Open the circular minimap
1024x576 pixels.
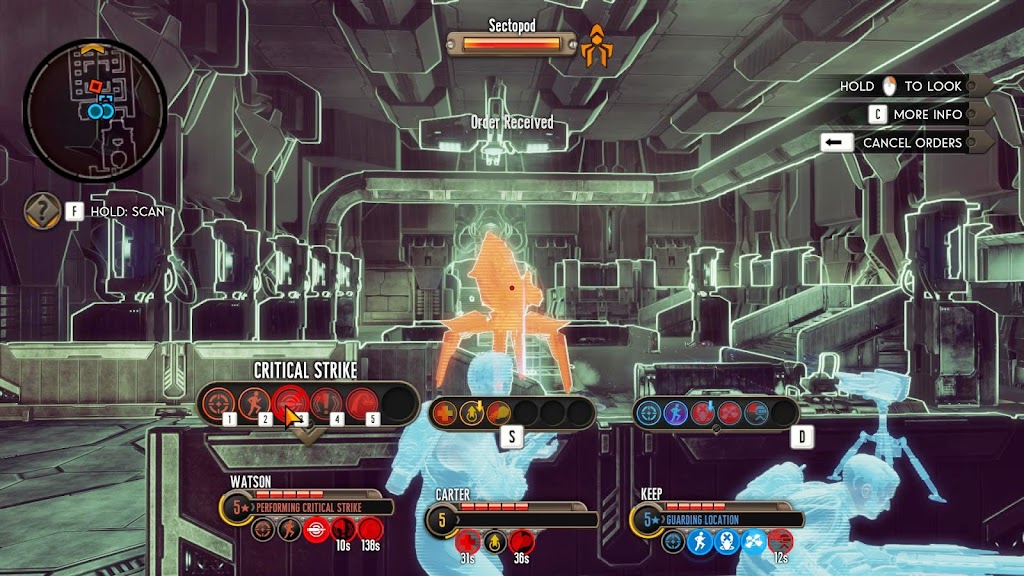[x=94, y=110]
